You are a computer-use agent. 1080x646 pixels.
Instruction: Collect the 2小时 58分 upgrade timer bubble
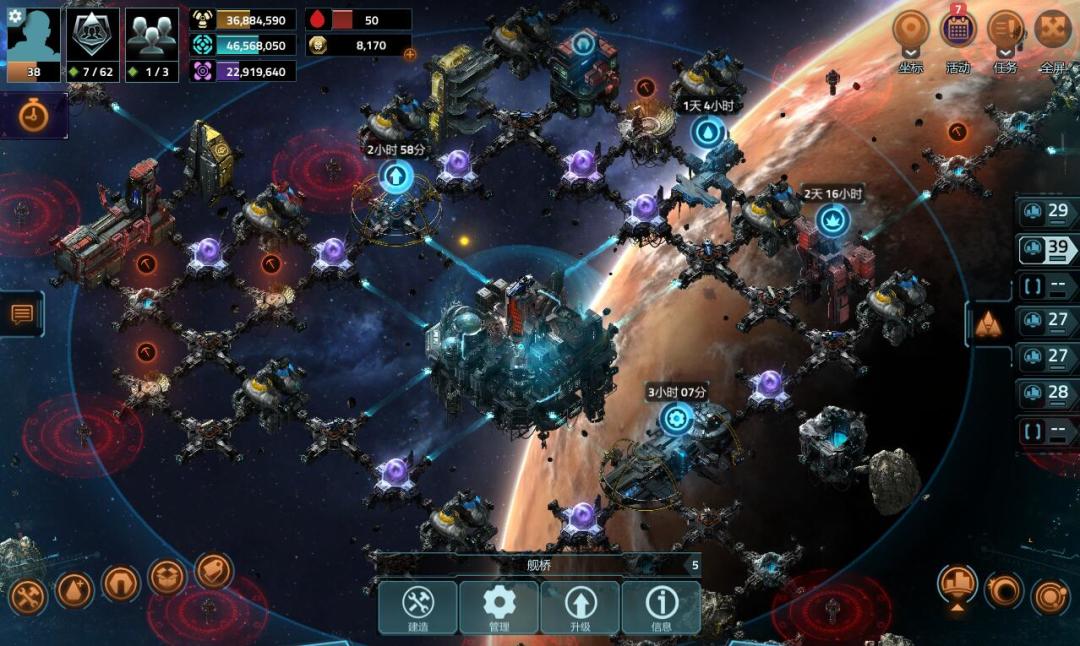396,177
